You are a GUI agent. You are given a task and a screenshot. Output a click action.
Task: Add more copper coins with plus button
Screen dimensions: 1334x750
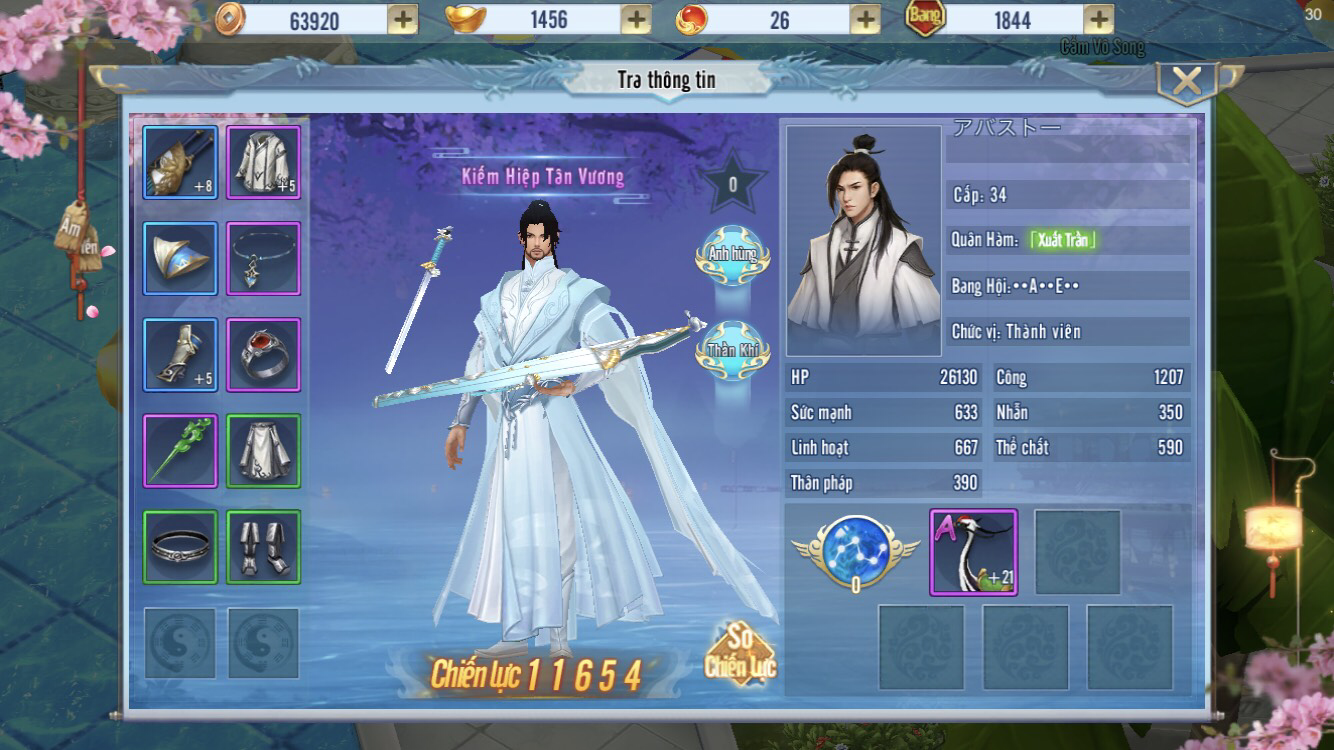(402, 19)
